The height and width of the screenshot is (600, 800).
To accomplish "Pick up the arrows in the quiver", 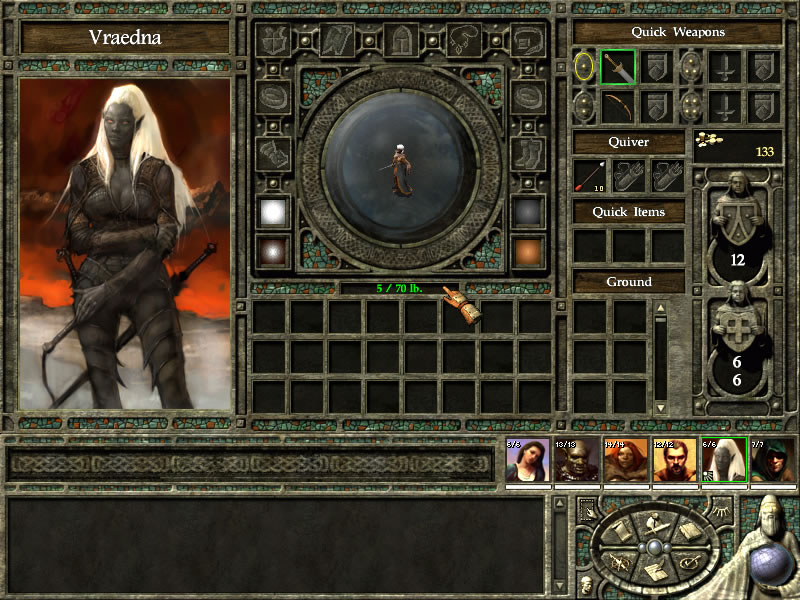I will pos(590,176).
